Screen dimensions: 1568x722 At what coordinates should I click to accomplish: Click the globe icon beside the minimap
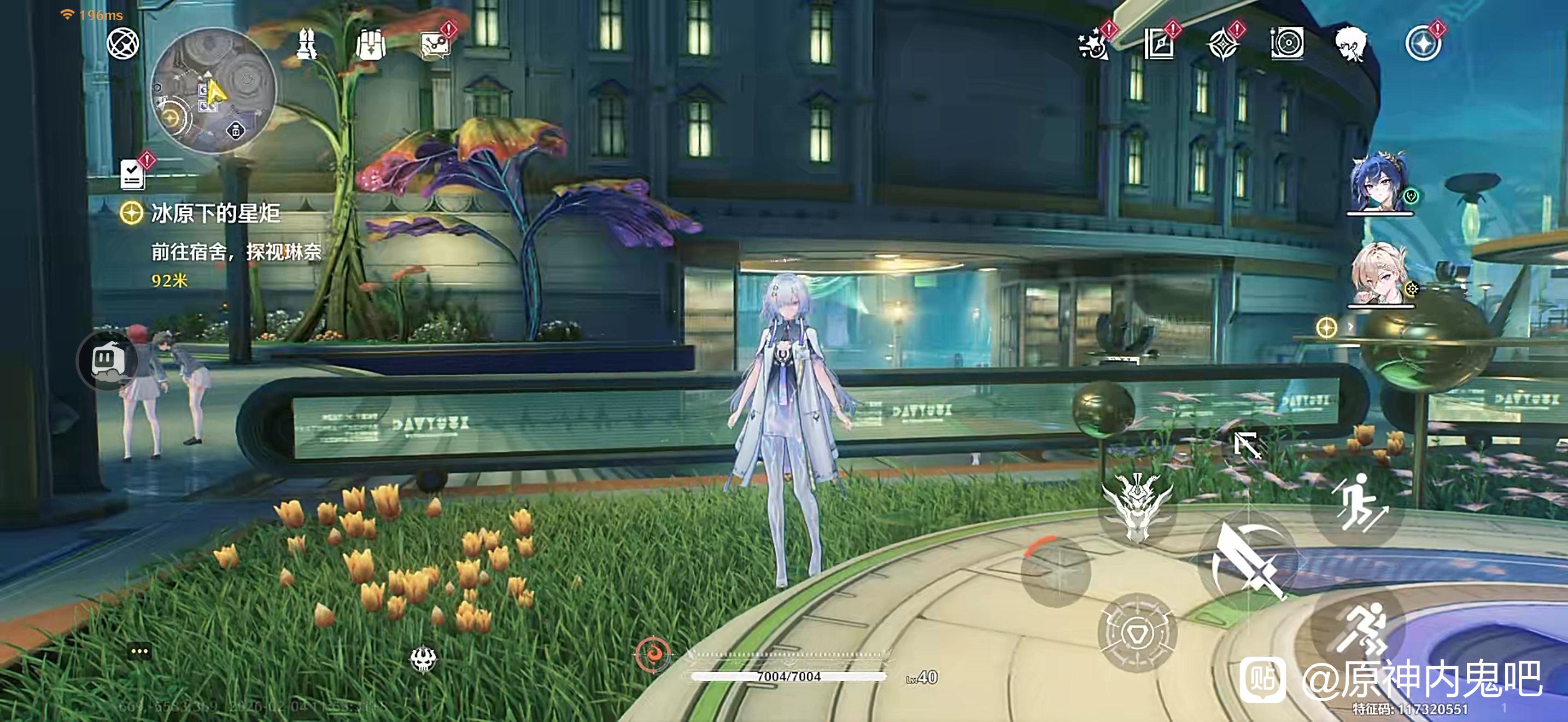123,44
